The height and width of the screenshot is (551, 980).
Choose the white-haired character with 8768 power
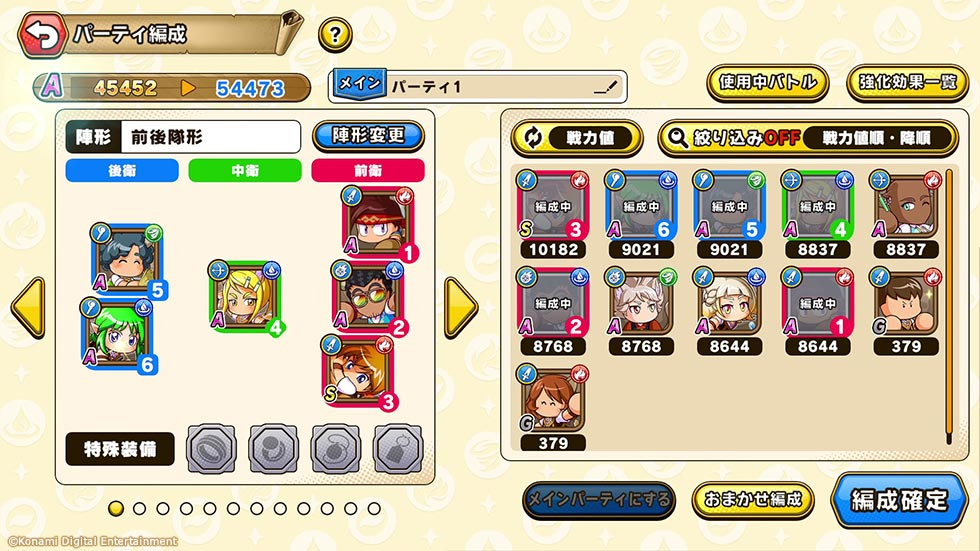[x=640, y=302]
